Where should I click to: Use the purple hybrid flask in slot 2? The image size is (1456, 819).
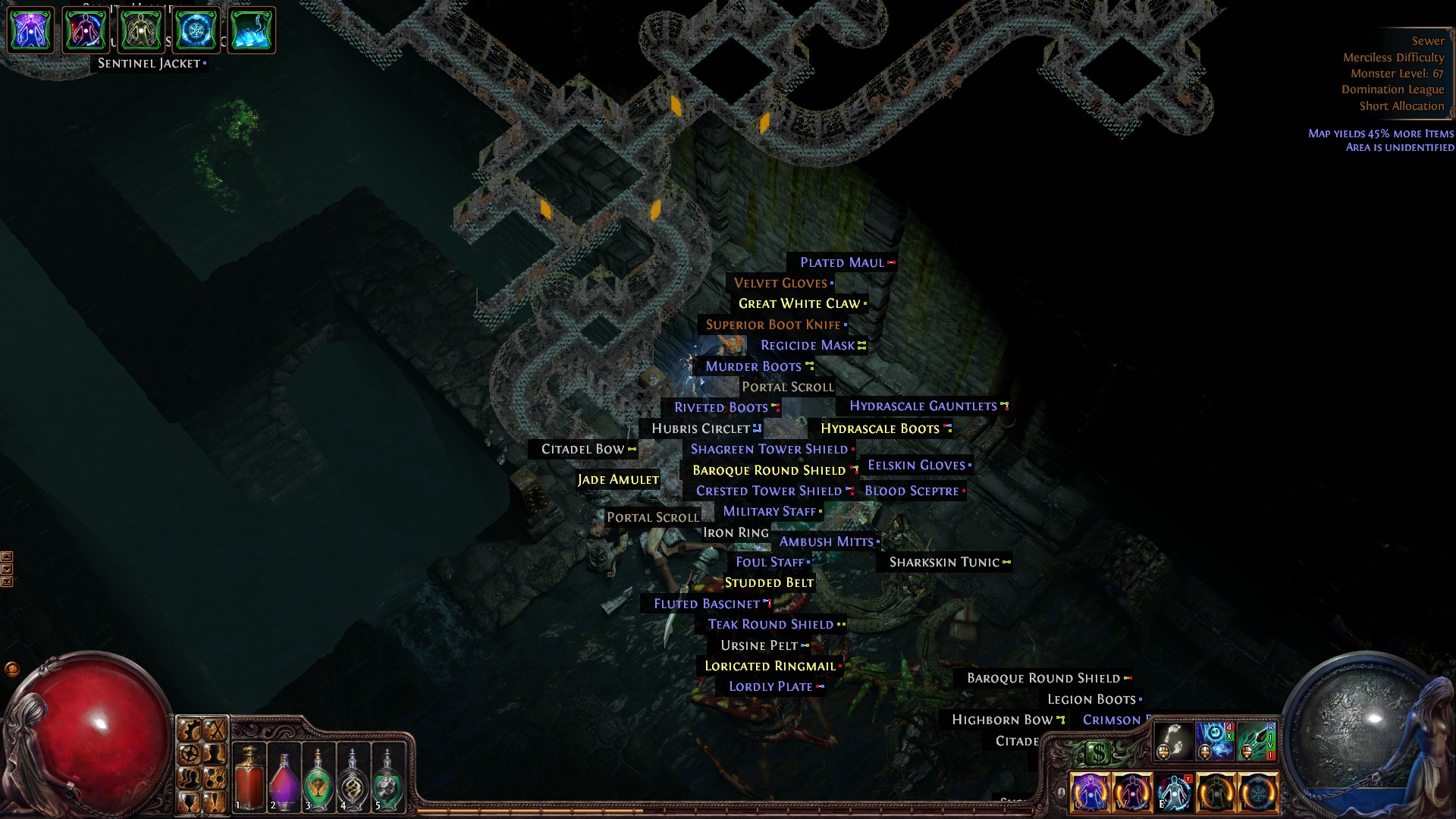(284, 777)
